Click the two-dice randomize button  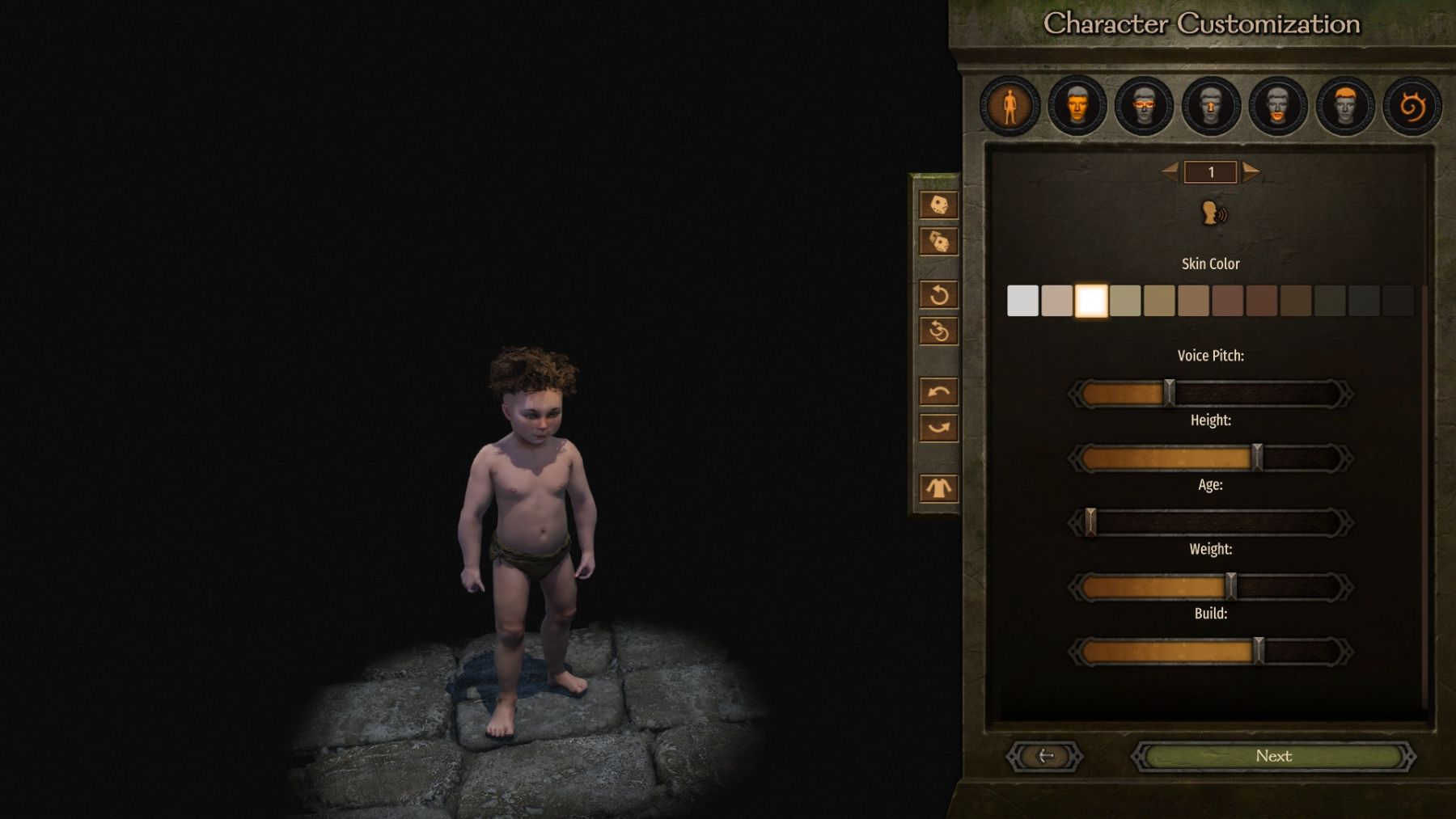click(x=938, y=242)
